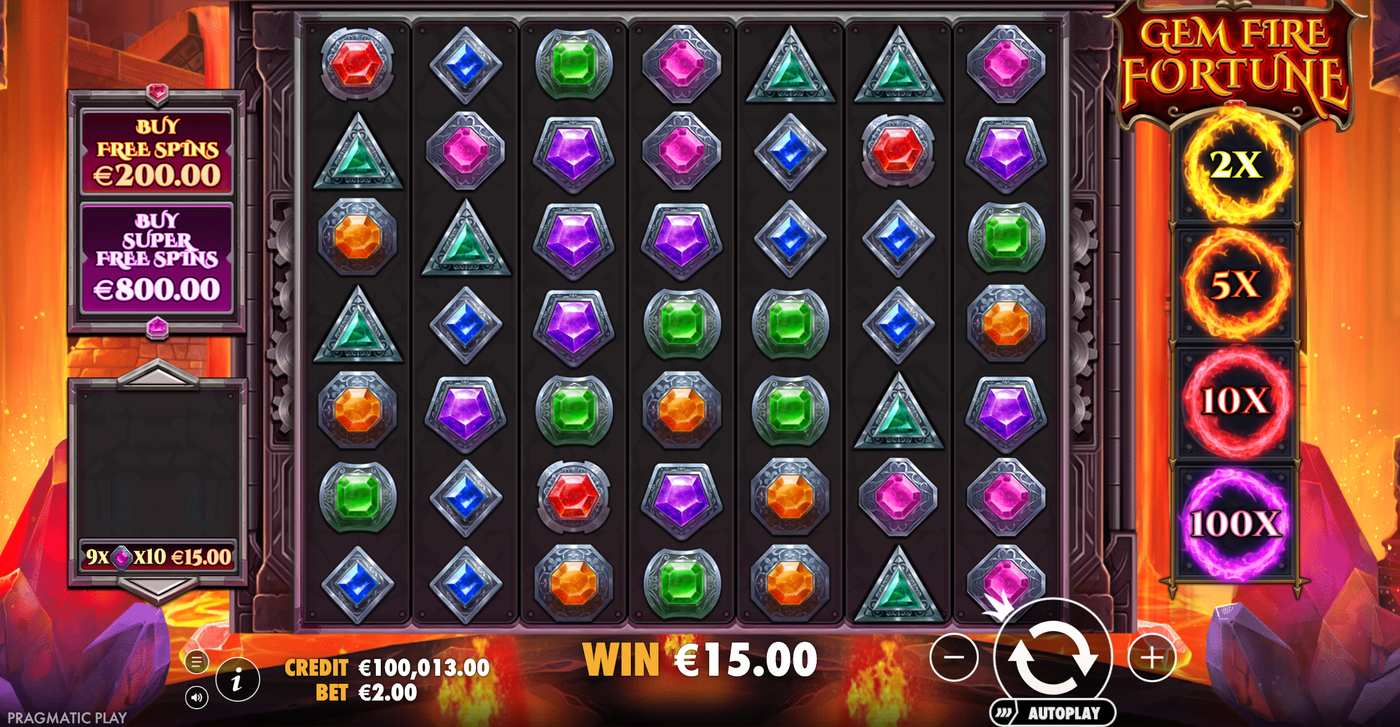Open Buy Free Spins for €200.00
Image resolution: width=1400 pixels, height=727 pixels.
[x=155, y=150]
